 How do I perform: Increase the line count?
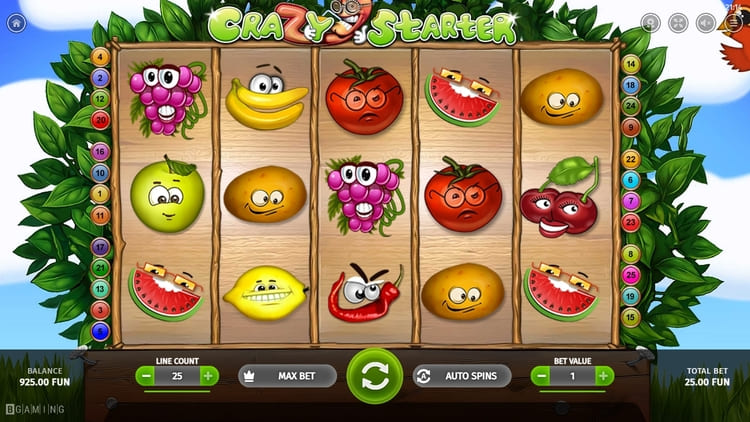point(208,376)
